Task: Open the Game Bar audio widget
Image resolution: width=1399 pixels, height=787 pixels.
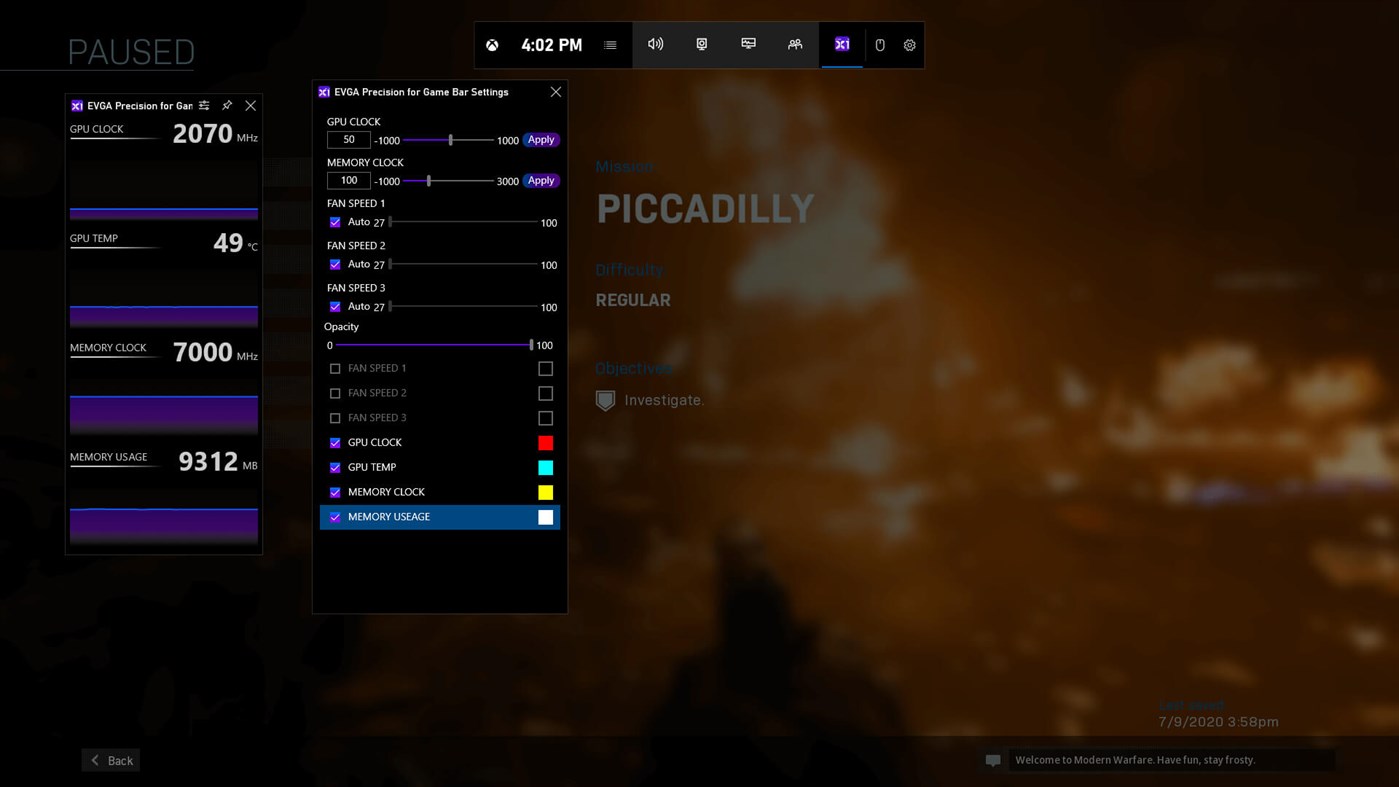Action: tap(655, 45)
